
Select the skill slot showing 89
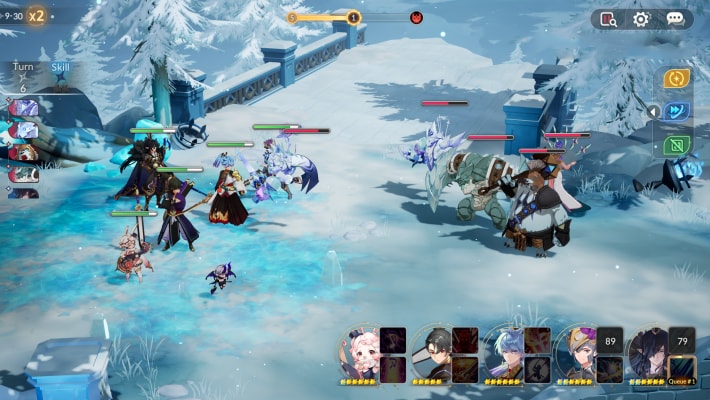click(x=610, y=340)
